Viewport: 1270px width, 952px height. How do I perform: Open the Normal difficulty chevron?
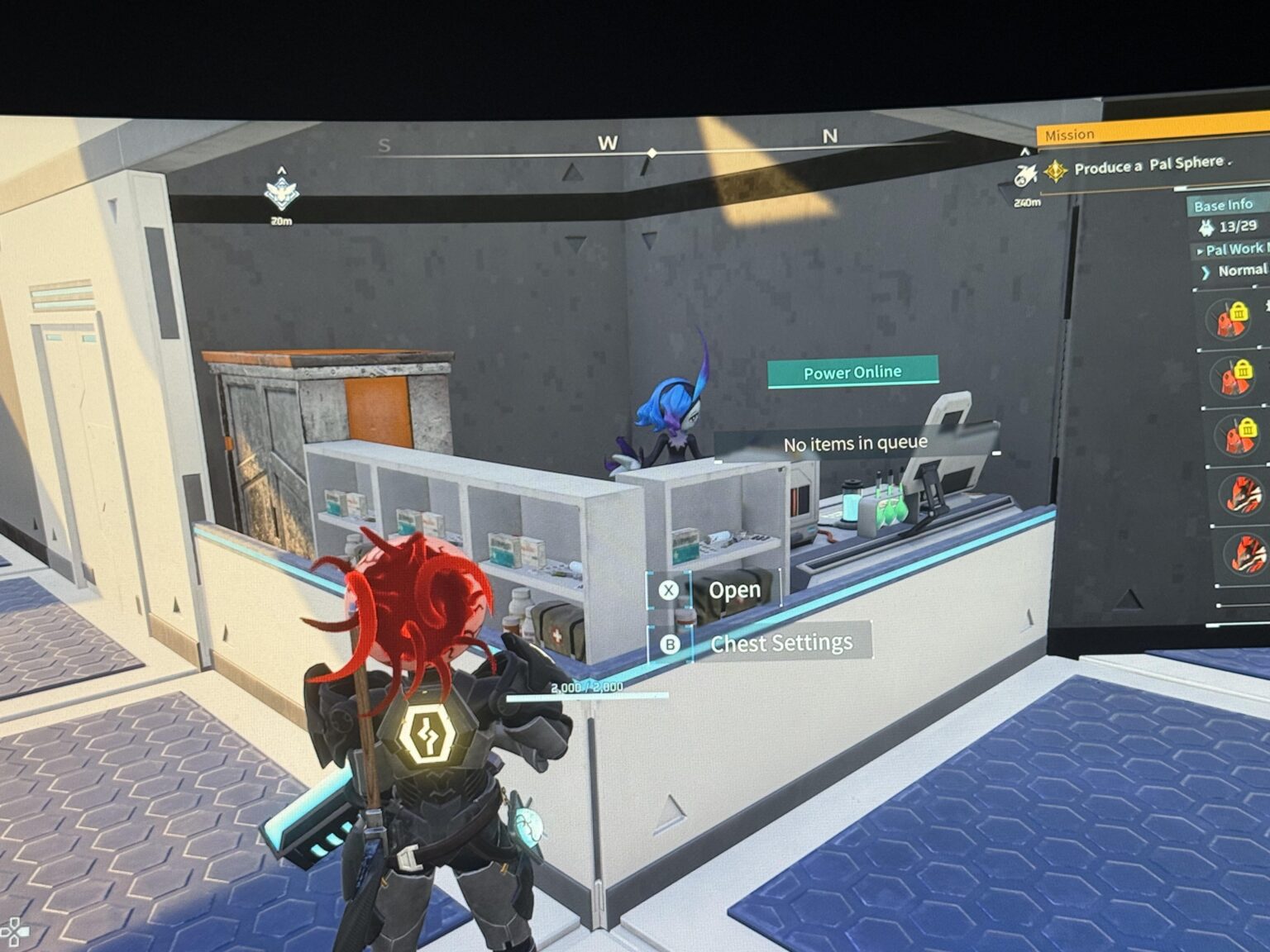coord(1206,270)
